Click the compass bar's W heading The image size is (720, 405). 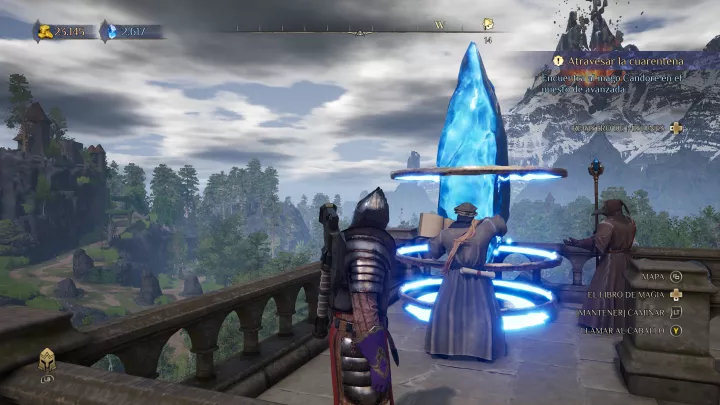pos(440,24)
